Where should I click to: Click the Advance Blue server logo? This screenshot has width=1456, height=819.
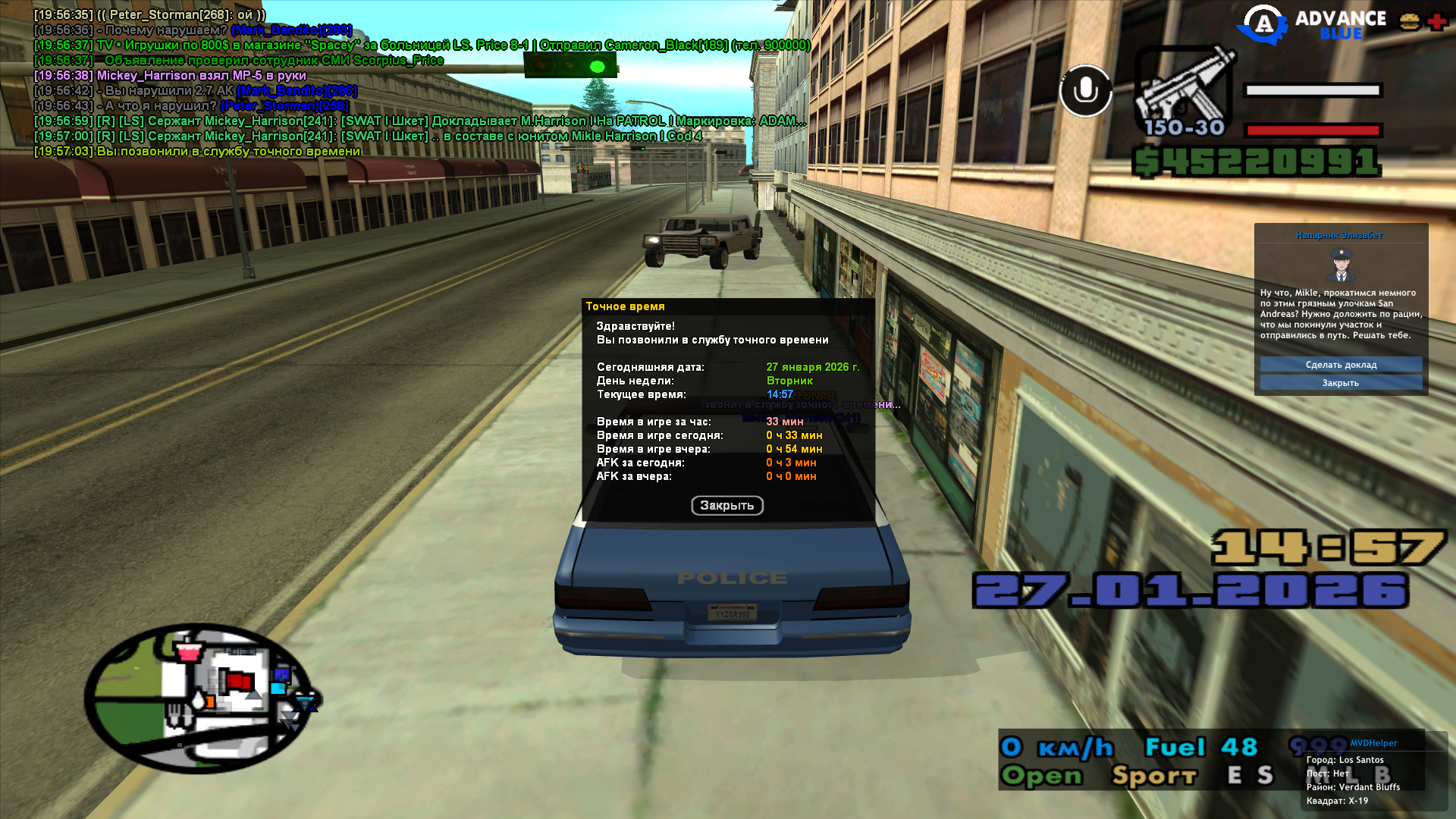click(x=1311, y=24)
